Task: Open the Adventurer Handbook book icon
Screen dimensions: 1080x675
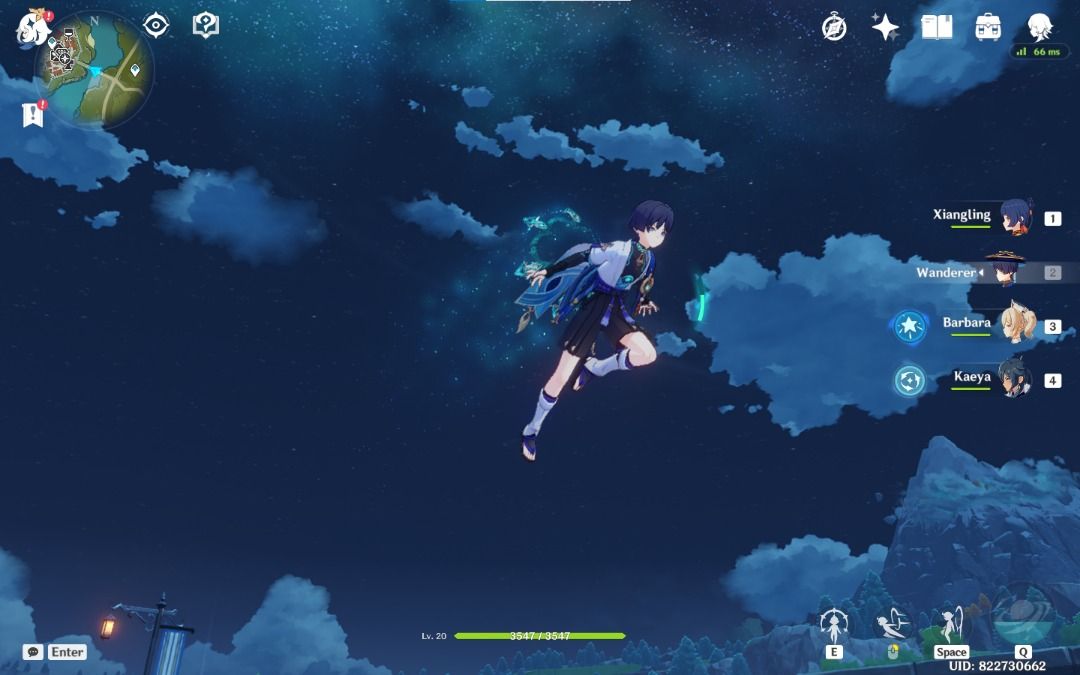Action: (936, 27)
